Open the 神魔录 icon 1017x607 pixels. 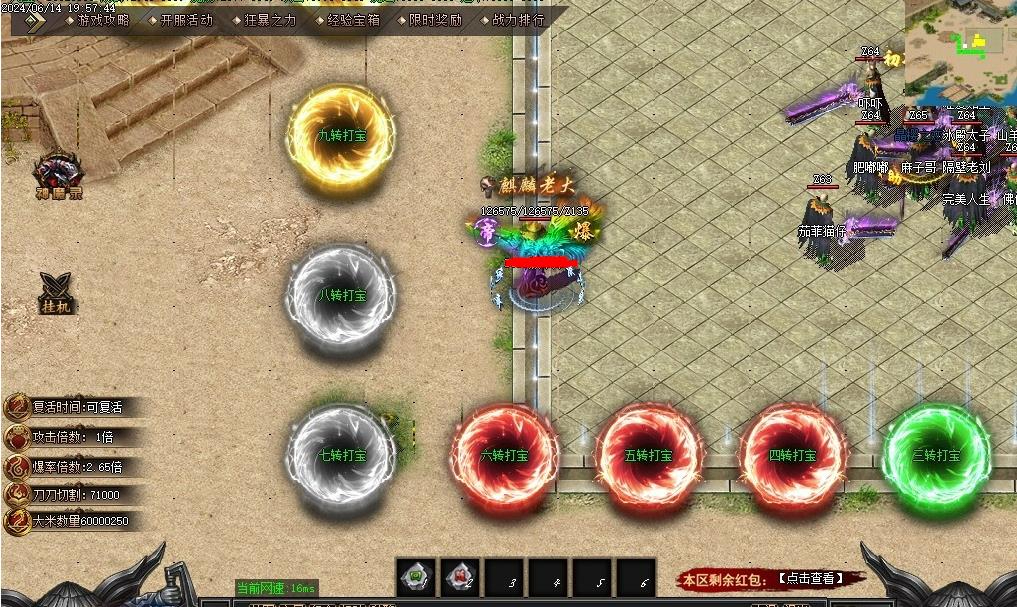coord(58,174)
